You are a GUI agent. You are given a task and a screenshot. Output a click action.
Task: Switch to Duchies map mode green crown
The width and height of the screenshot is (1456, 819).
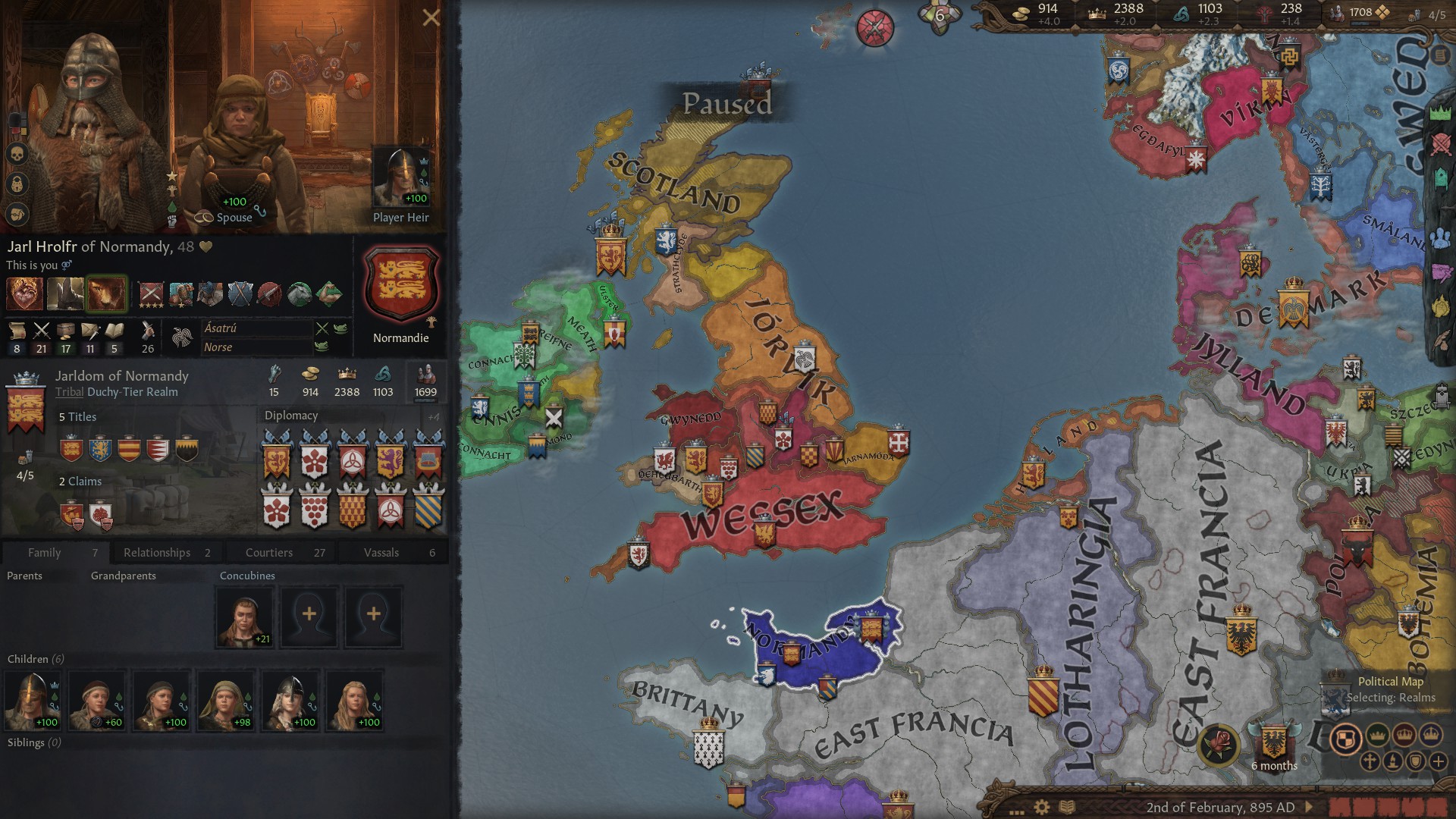click(x=1377, y=736)
